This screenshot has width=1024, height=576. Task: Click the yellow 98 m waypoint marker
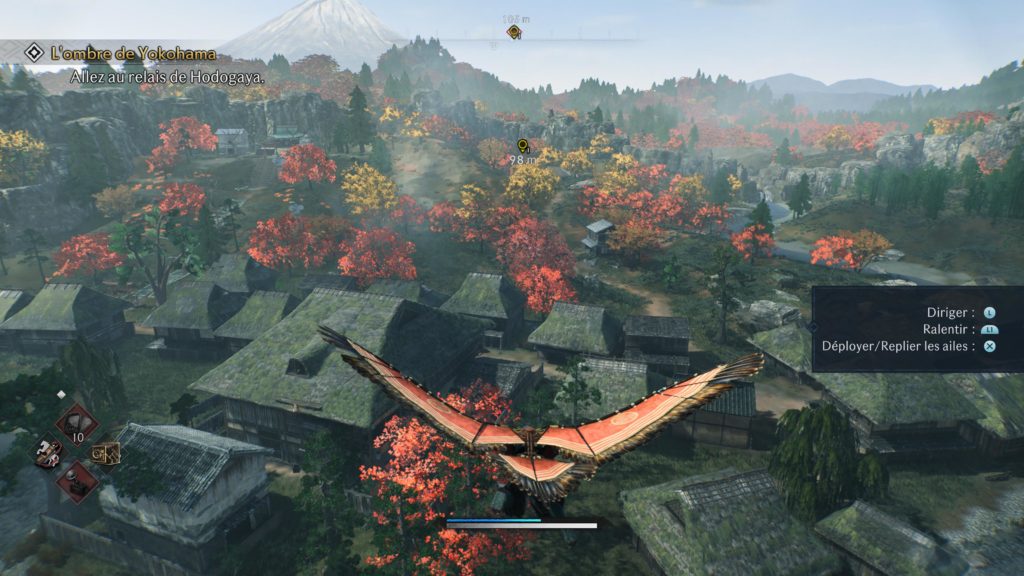pyautogui.click(x=521, y=145)
